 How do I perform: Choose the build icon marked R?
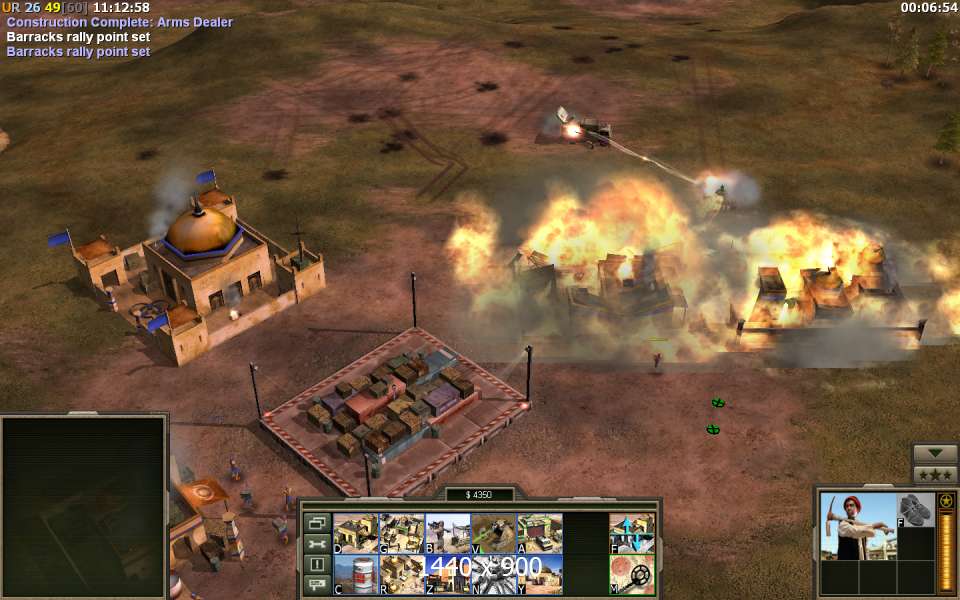pyautogui.click(x=401, y=574)
